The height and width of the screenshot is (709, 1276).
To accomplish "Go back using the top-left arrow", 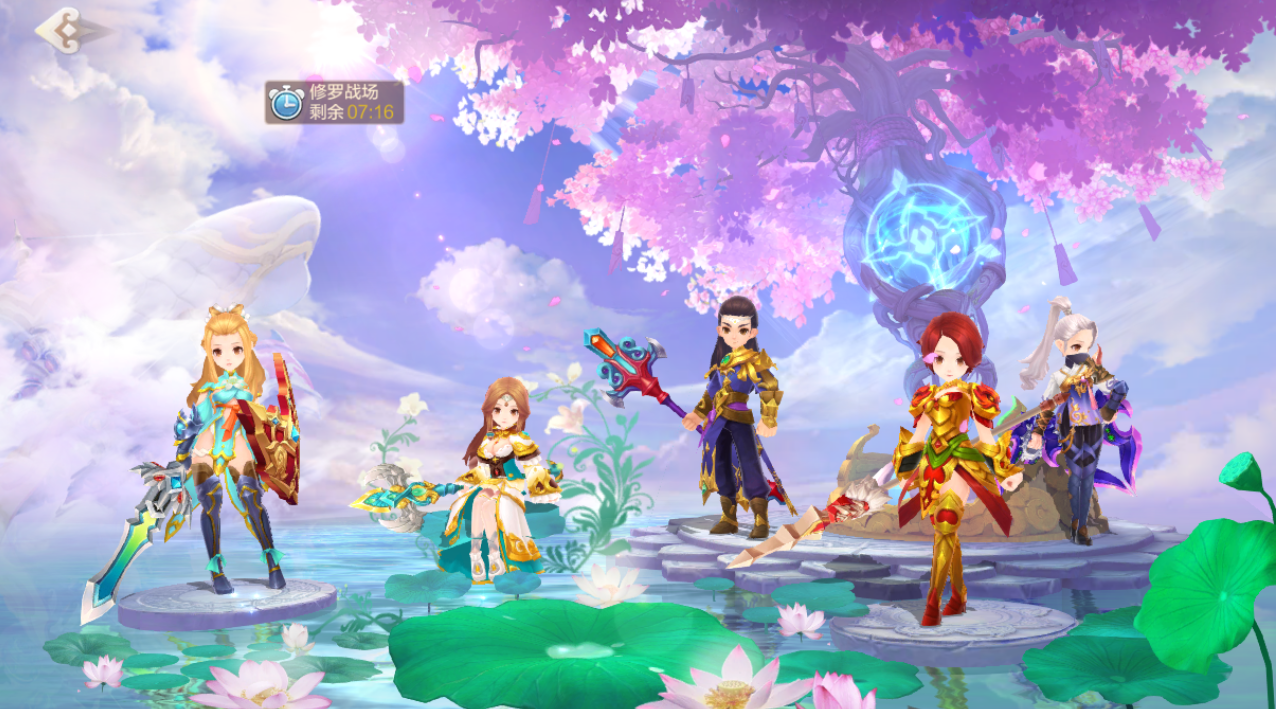I will point(66,30).
